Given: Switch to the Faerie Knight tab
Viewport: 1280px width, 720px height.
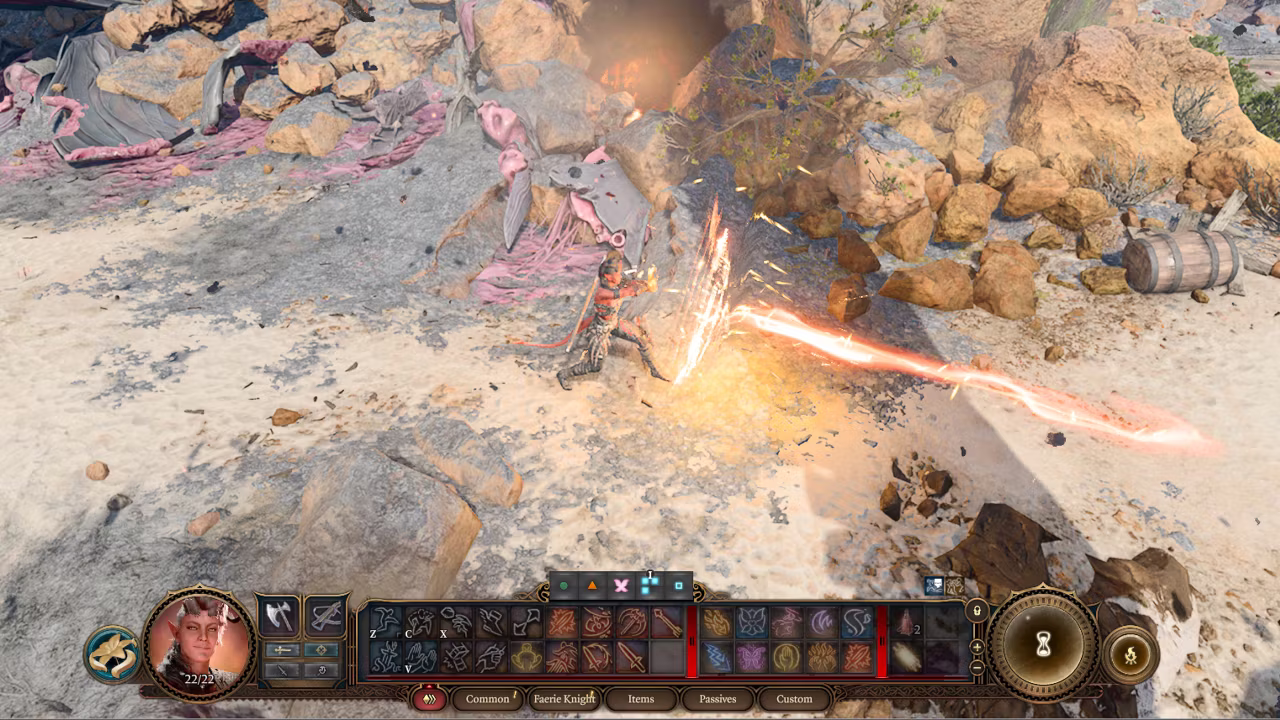Looking at the screenshot, I should tap(565, 699).
